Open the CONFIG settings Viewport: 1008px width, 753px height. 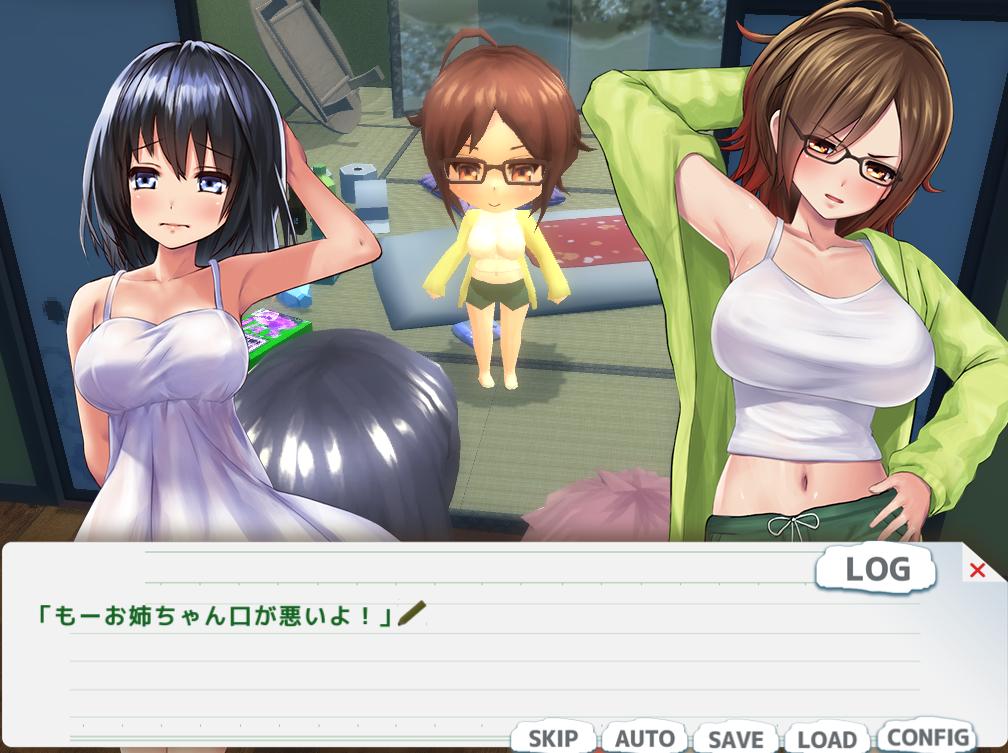(x=927, y=737)
